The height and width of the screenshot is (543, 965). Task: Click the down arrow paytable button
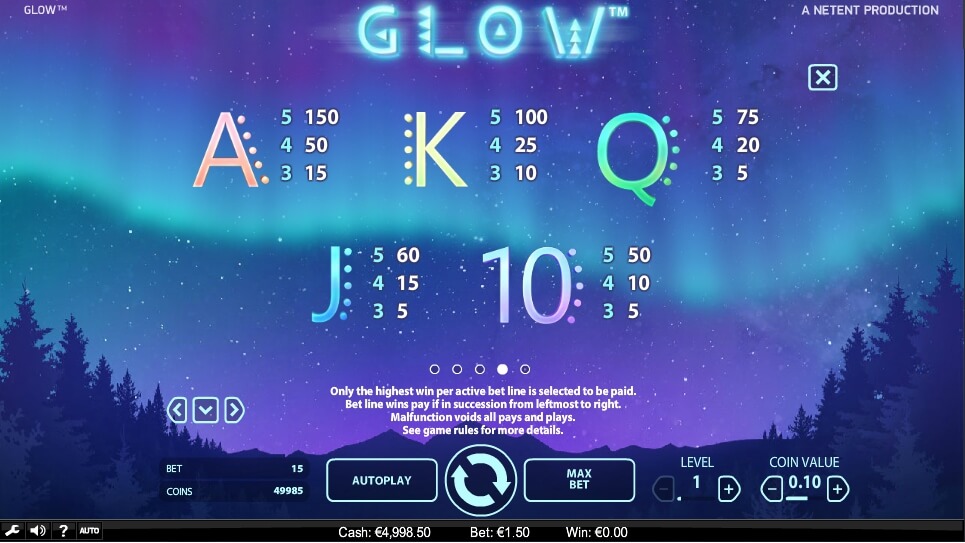205,409
